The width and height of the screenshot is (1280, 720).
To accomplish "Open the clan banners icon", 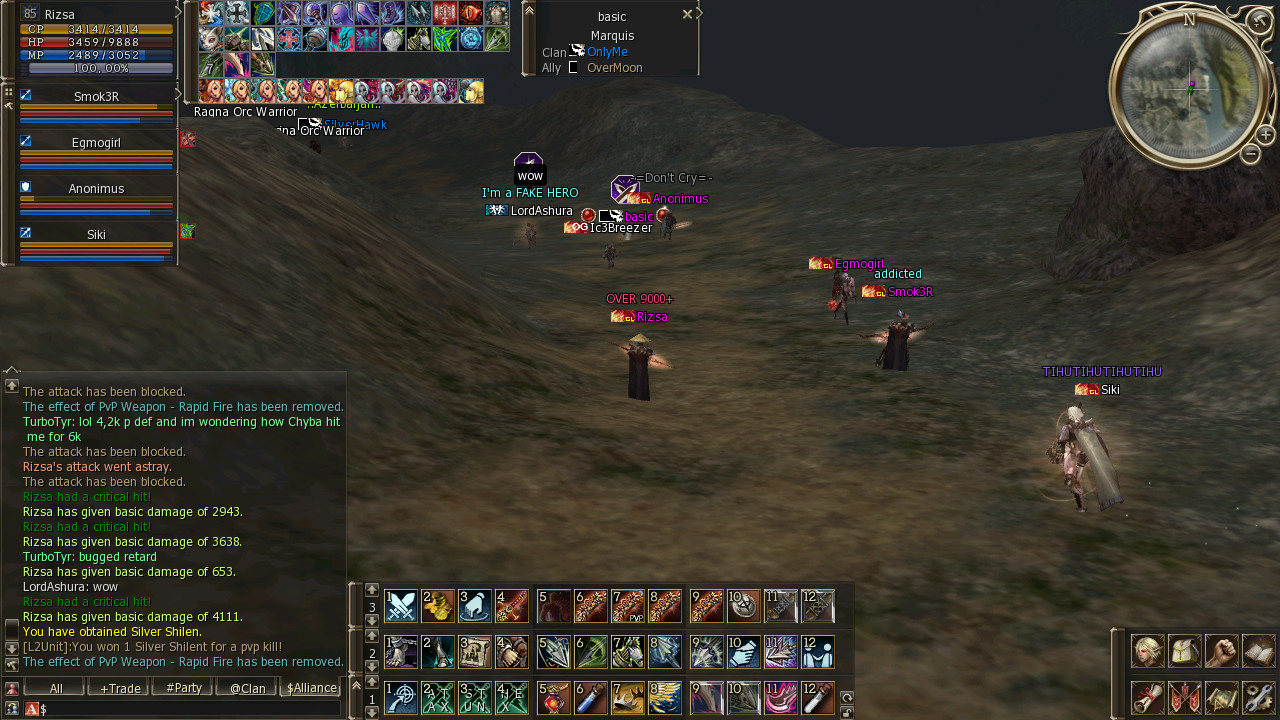I will pos(1184,697).
